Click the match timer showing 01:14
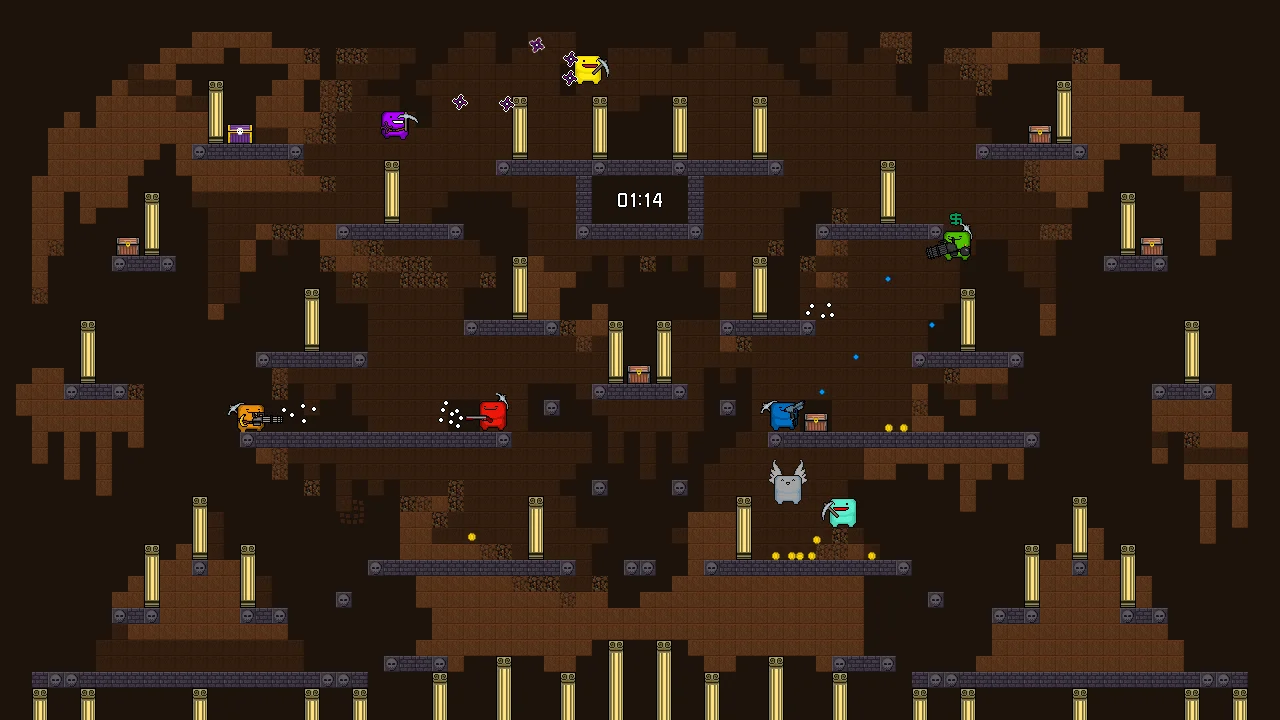 [x=640, y=200]
